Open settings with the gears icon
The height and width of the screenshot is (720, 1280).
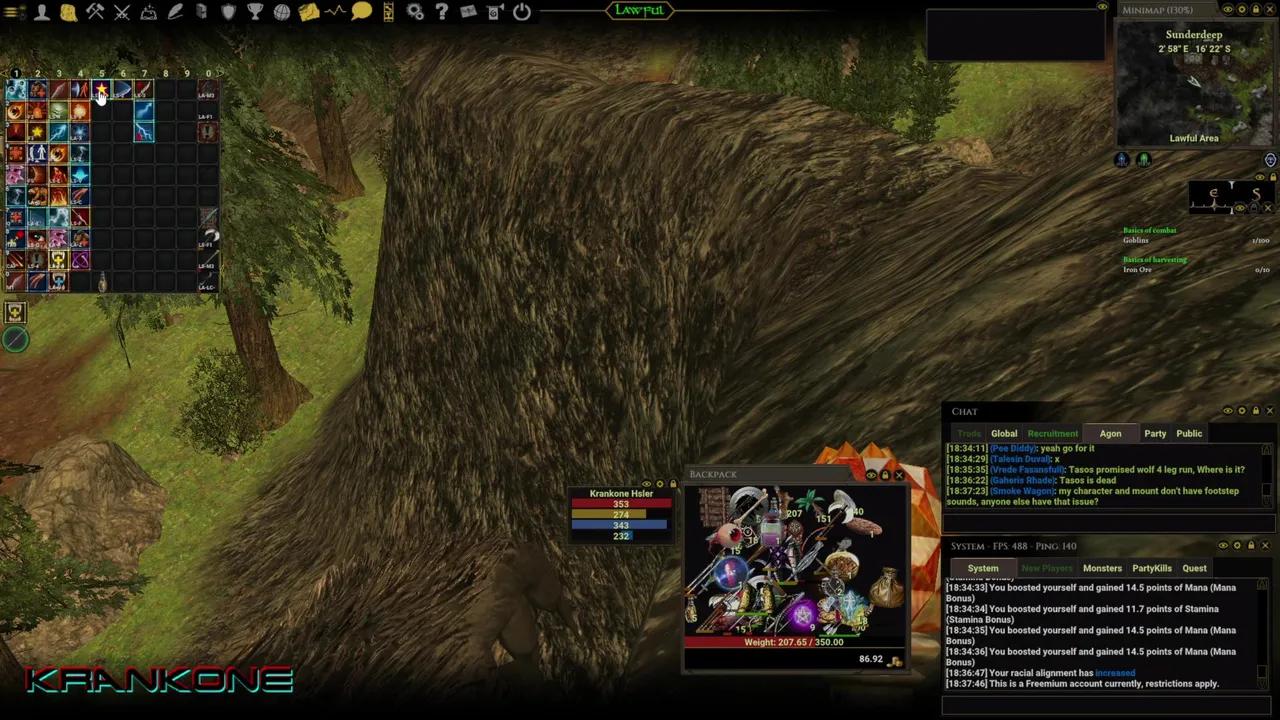414,11
